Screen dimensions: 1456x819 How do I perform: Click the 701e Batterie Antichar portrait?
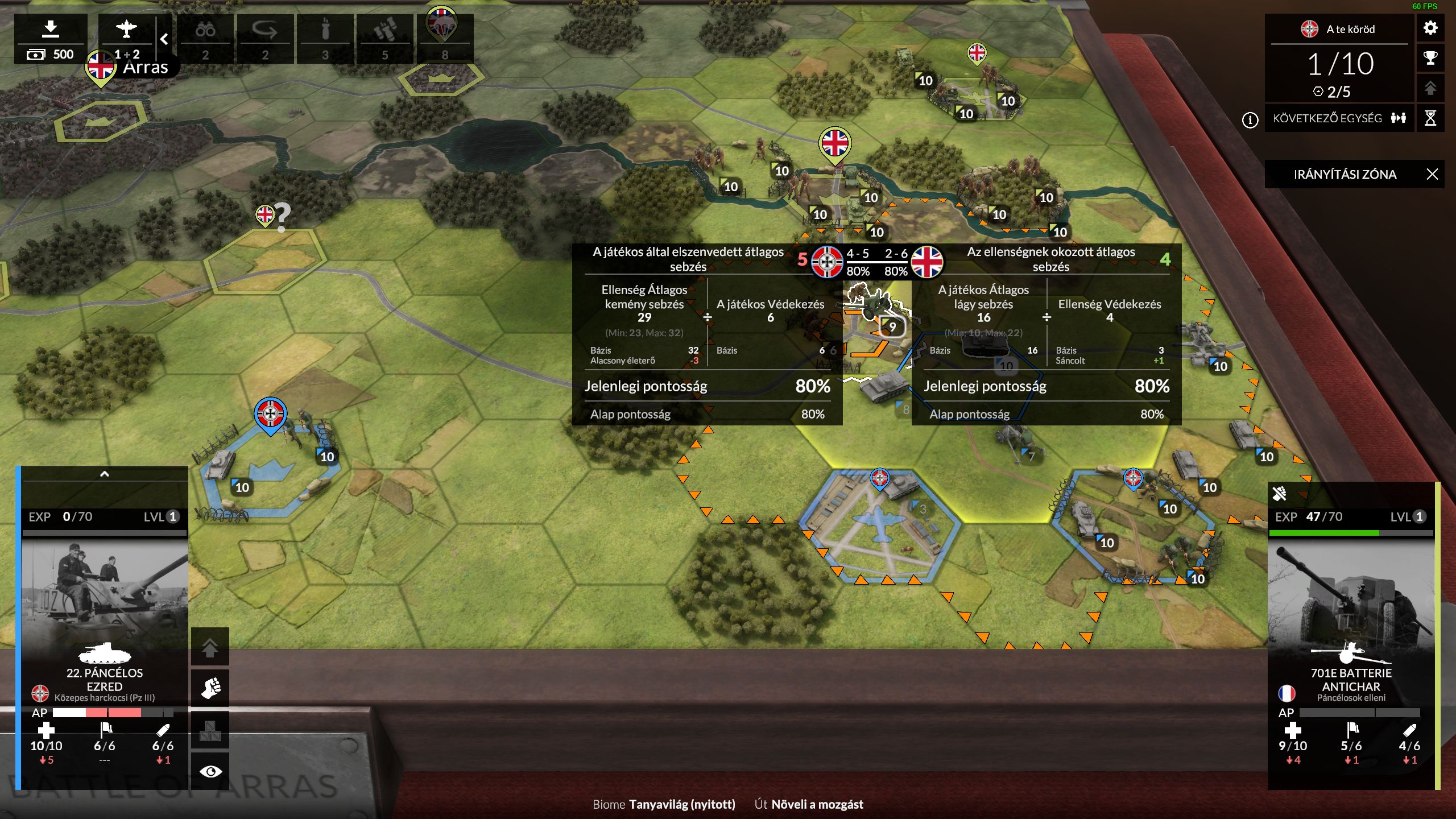point(1351,597)
